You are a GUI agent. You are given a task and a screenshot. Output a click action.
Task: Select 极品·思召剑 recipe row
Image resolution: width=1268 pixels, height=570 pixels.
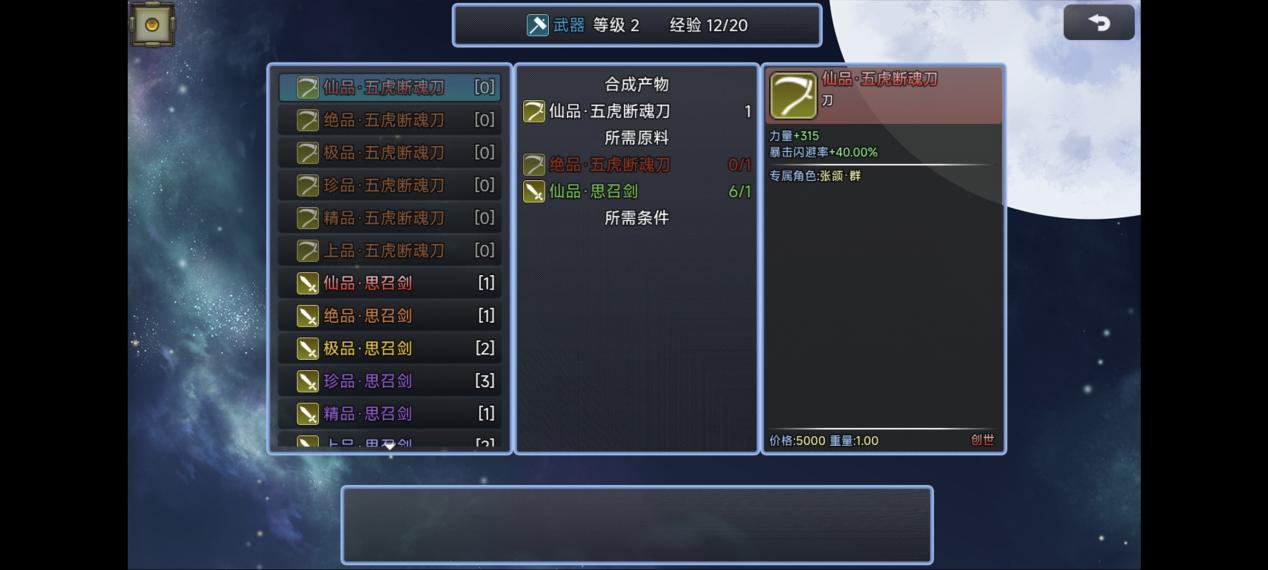coord(389,348)
